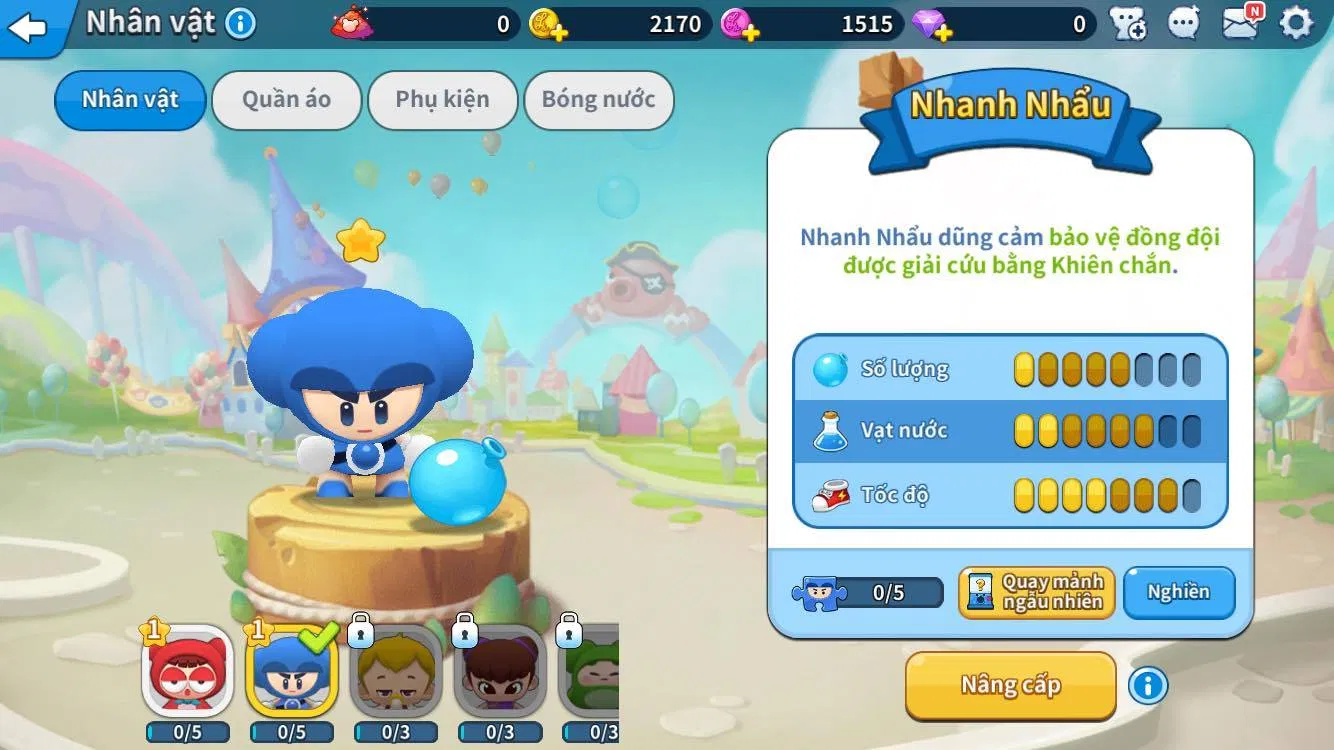Open the Phụ kiện tab

[x=443, y=100]
